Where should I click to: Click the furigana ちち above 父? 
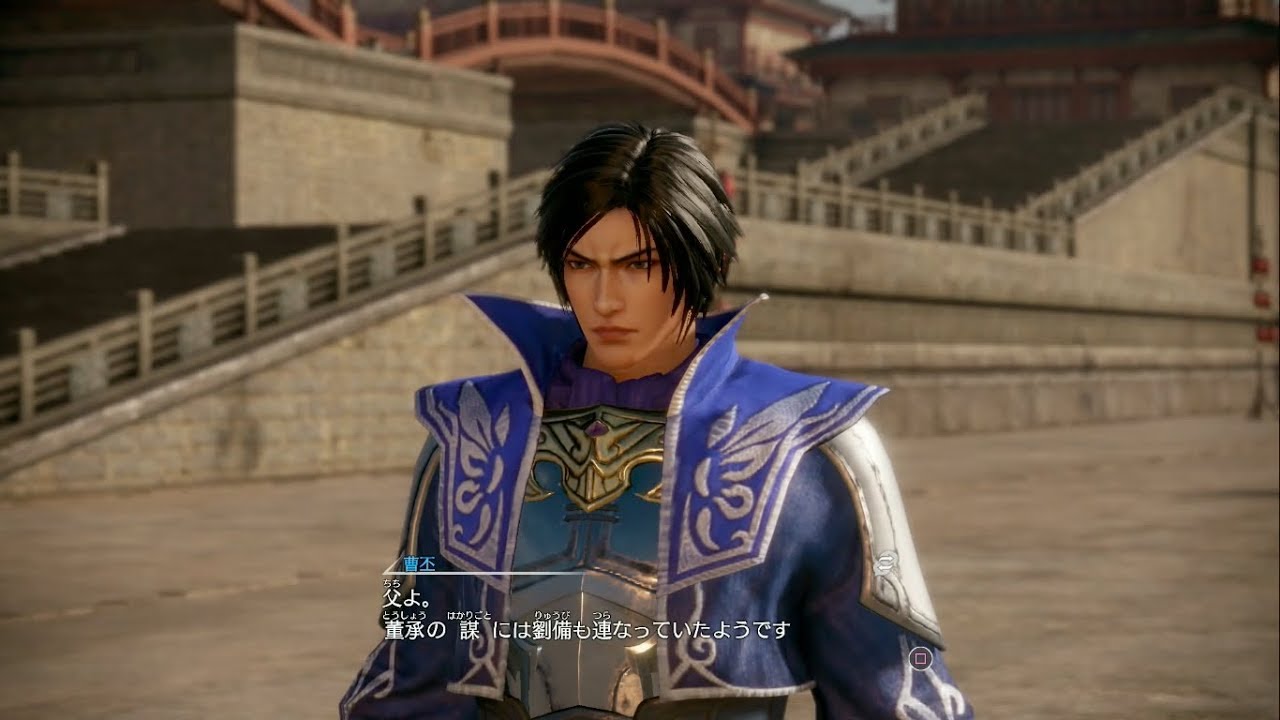389,583
